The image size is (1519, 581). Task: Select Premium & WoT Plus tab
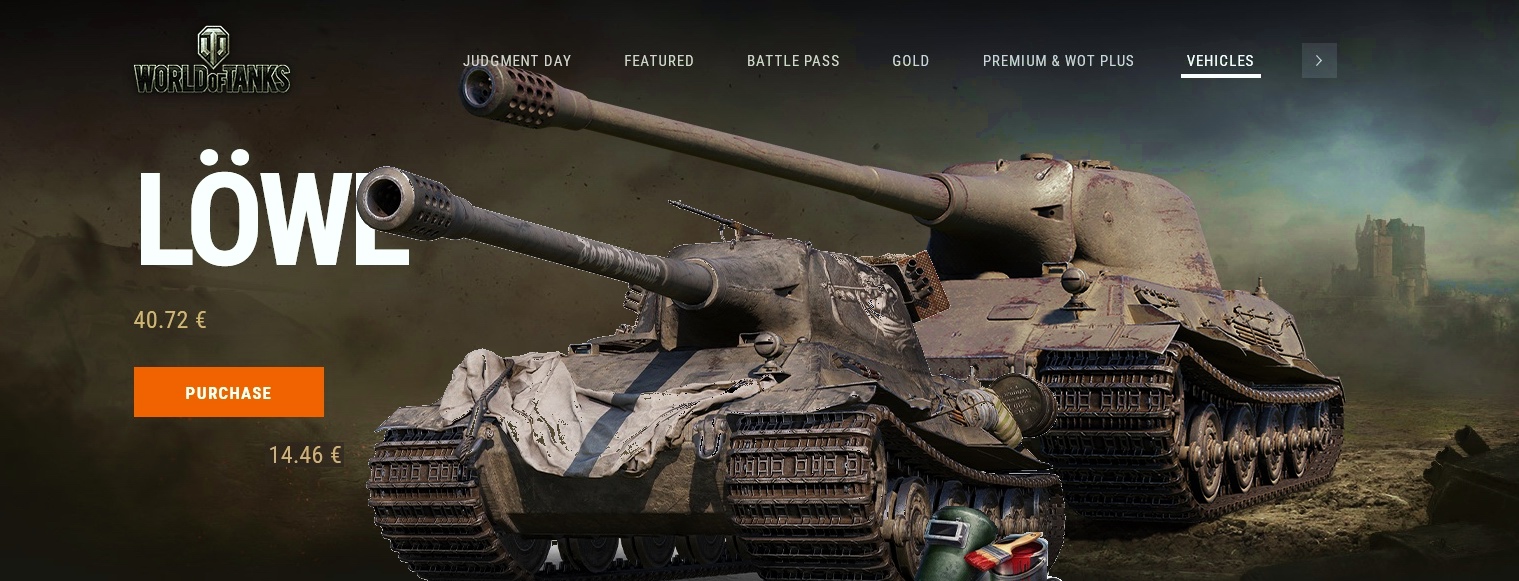click(1058, 61)
